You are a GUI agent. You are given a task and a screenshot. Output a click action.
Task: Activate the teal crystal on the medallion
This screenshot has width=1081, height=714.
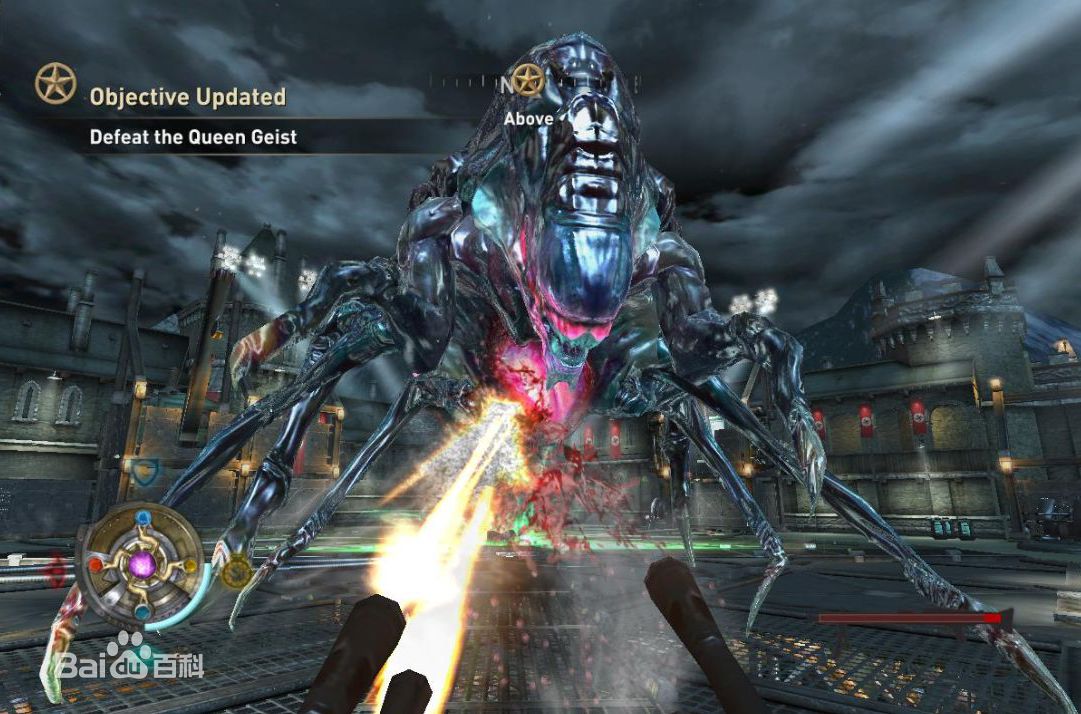(x=142, y=612)
